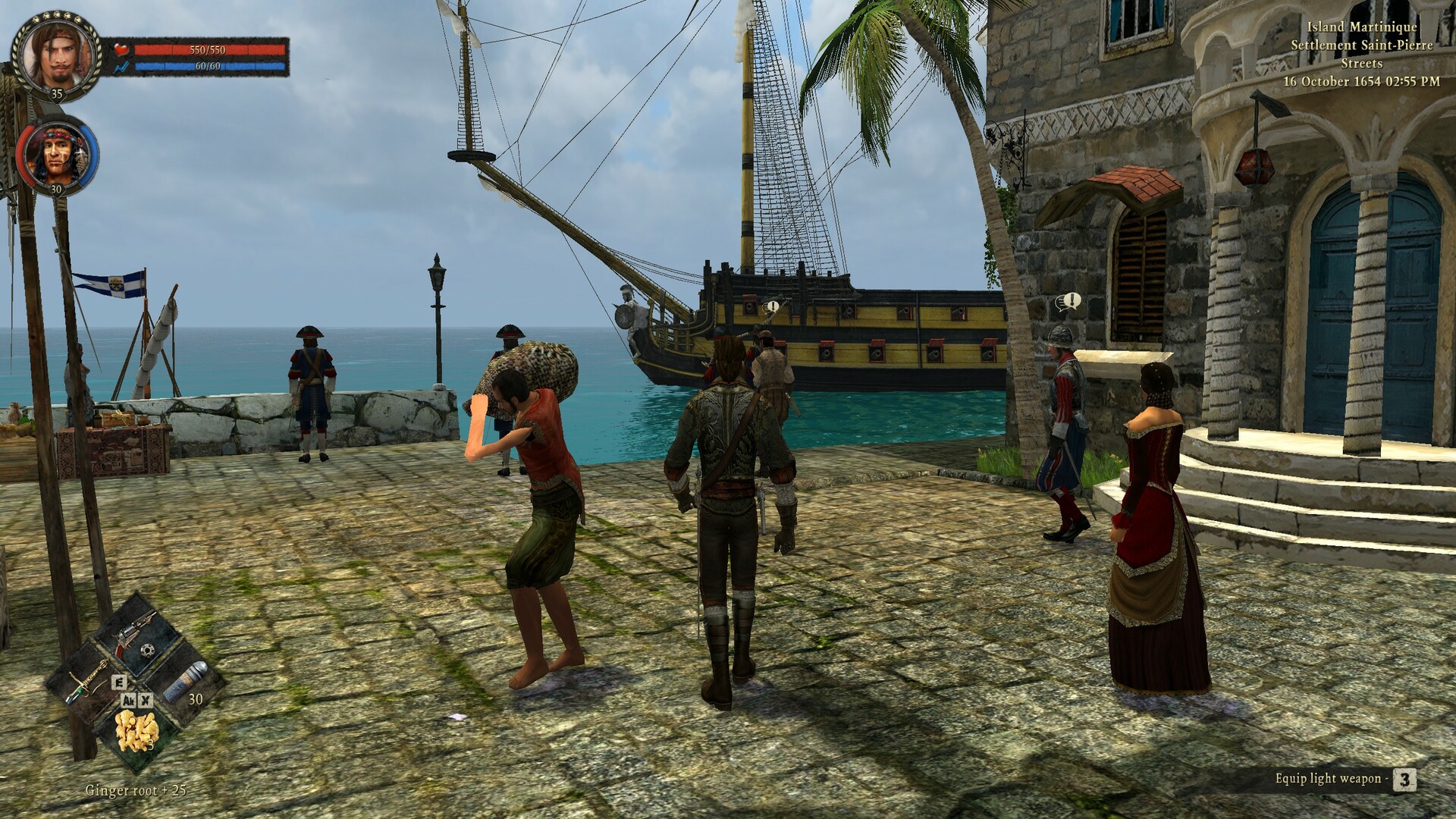
Task: Click the revolver cylinder icon next to the pistol
Action: point(148,650)
